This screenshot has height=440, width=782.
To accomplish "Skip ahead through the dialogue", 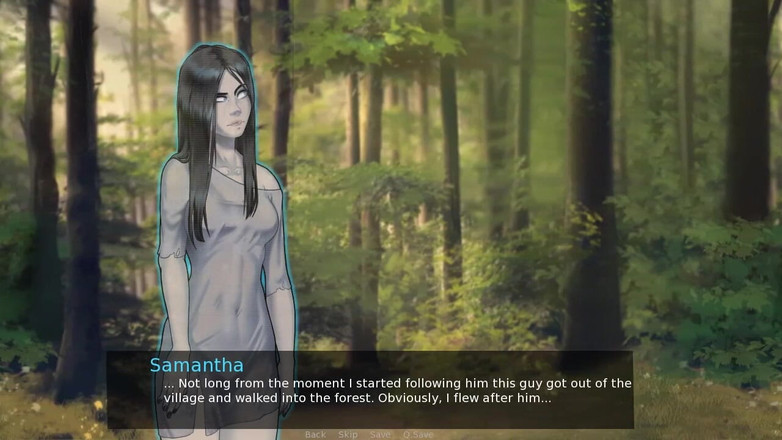I will 347,435.
